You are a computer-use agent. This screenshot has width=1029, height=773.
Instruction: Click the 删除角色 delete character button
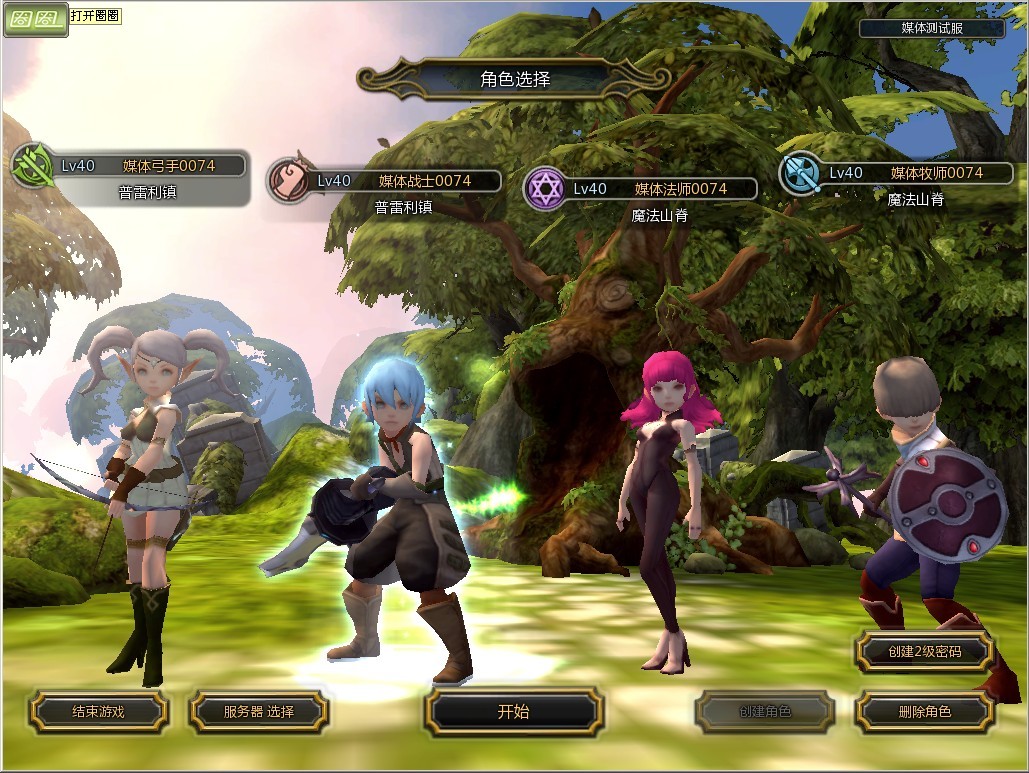click(924, 712)
